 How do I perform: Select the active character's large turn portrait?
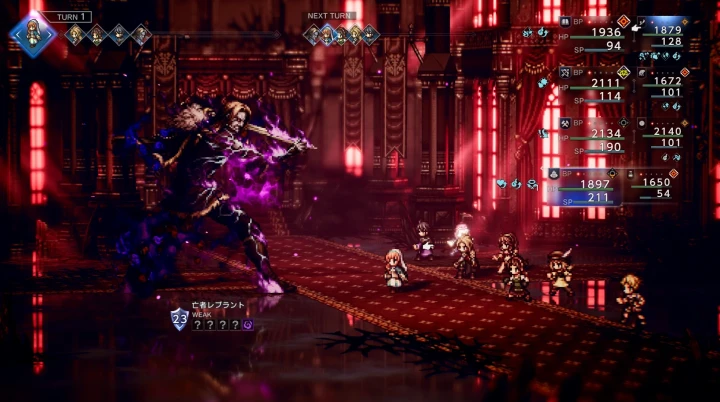[33, 32]
